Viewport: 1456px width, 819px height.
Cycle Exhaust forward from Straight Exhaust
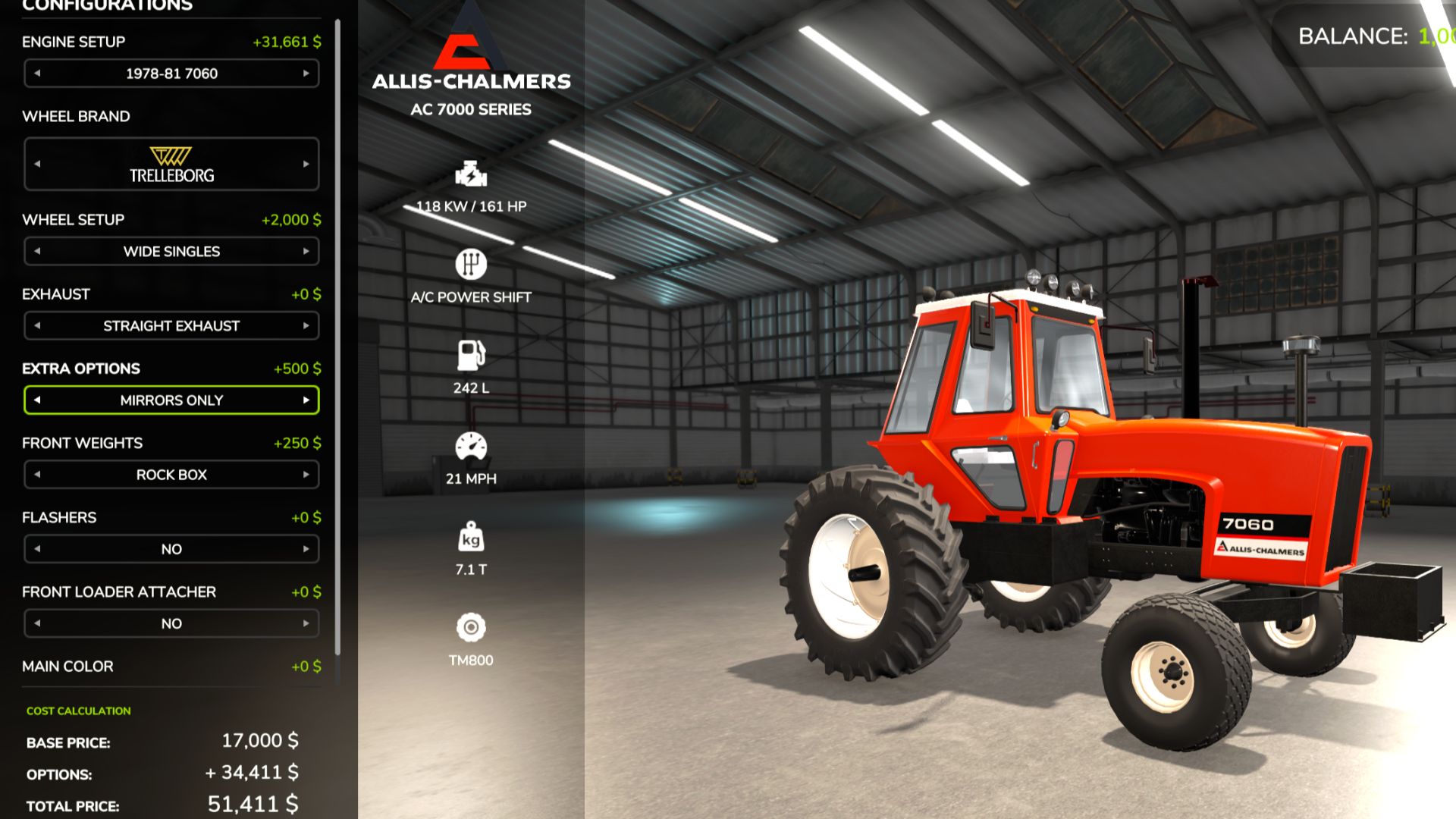pyautogui.click(x=306, y=326)
